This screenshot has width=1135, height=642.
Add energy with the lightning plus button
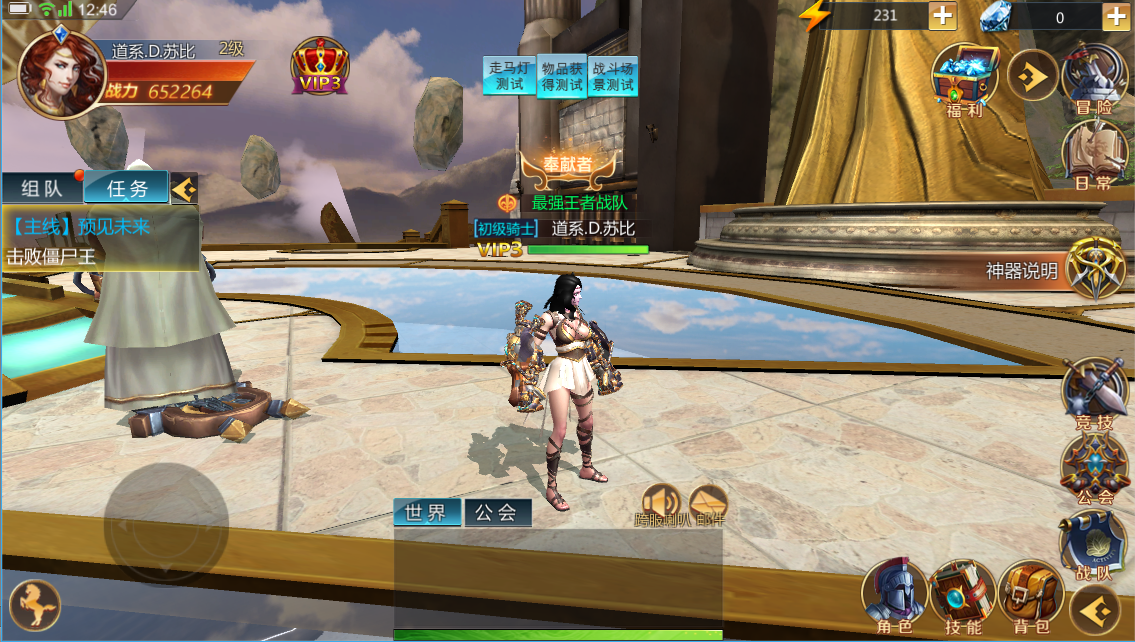(x=942, y=16)
